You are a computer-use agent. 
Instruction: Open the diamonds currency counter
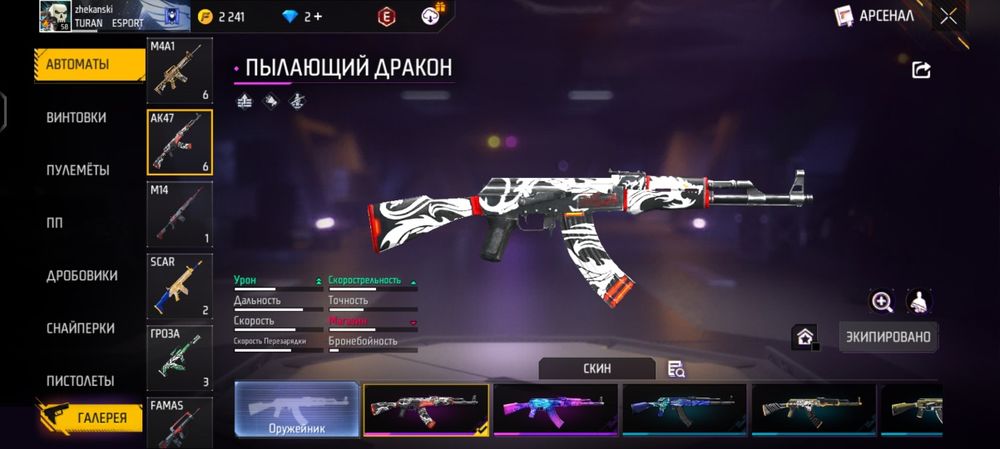point(302,16)
